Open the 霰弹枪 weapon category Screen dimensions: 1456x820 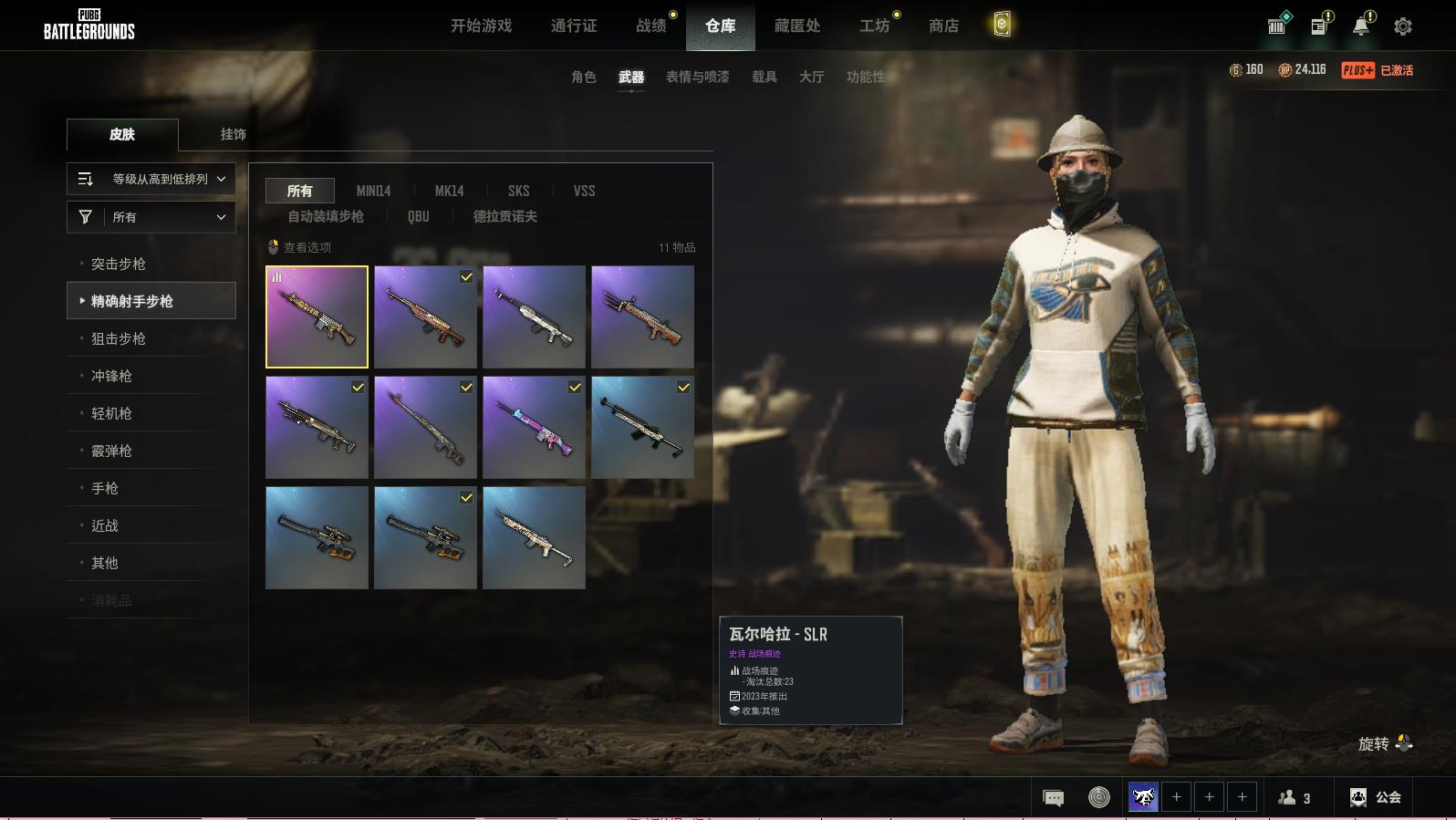coord(111,451)
